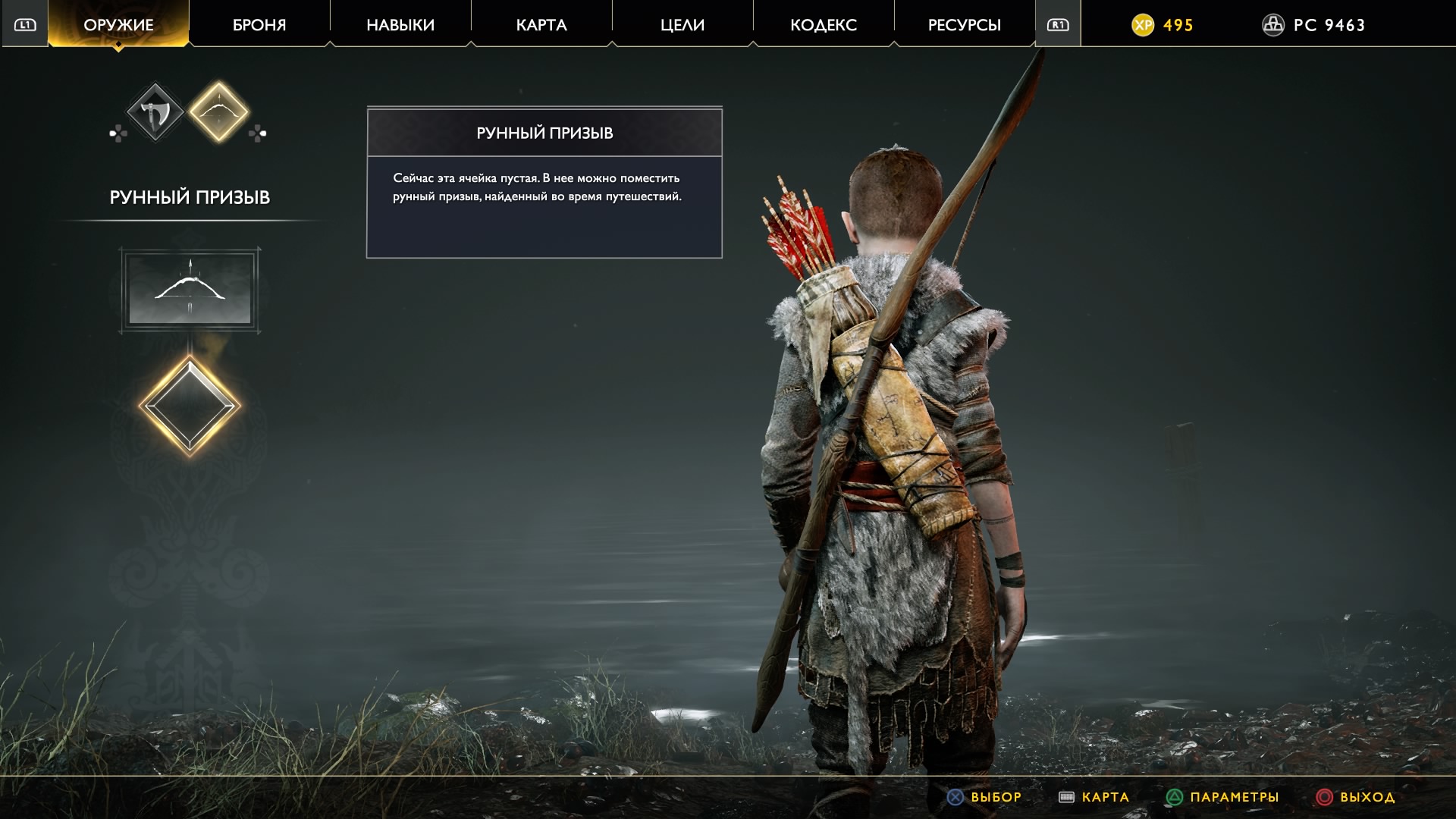The width and height of the screenshot is (1456, 819).
Task: Switch to the РЕСУРСЫ tab
Action: tap(965, 25)
